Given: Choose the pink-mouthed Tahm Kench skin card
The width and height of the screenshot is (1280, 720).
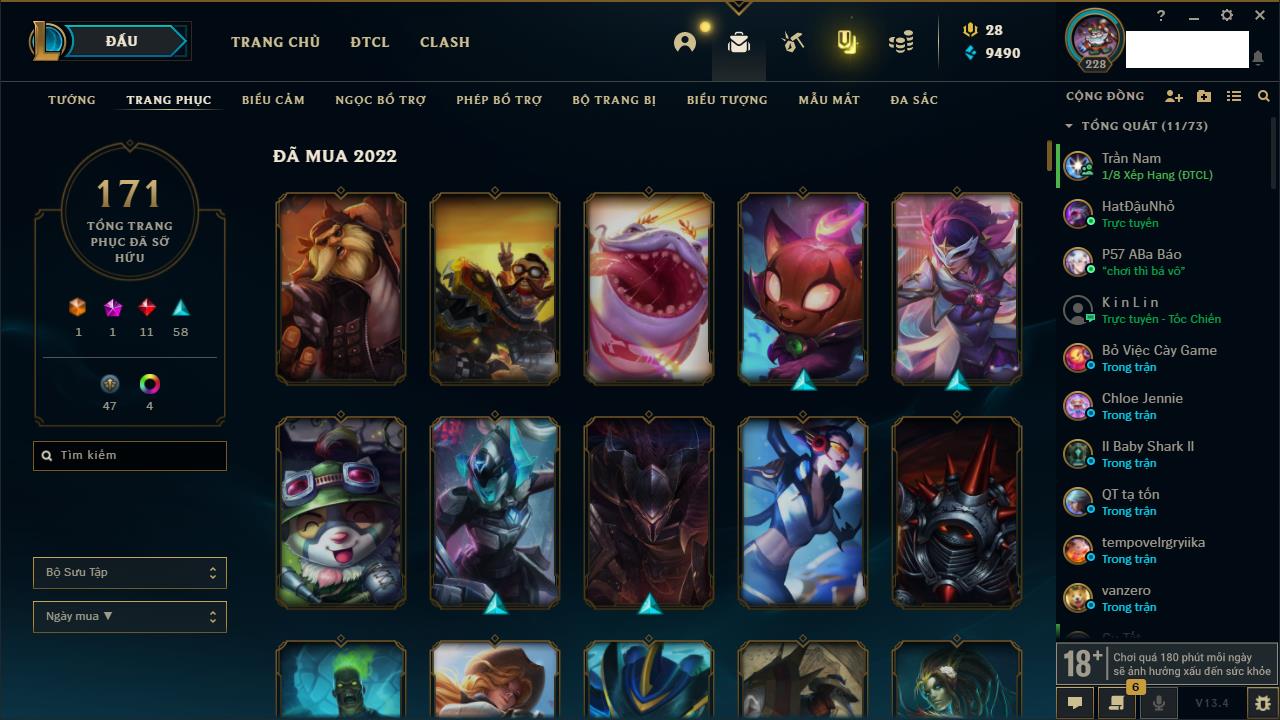Looking at the screenshot, I should coord(649,288).
